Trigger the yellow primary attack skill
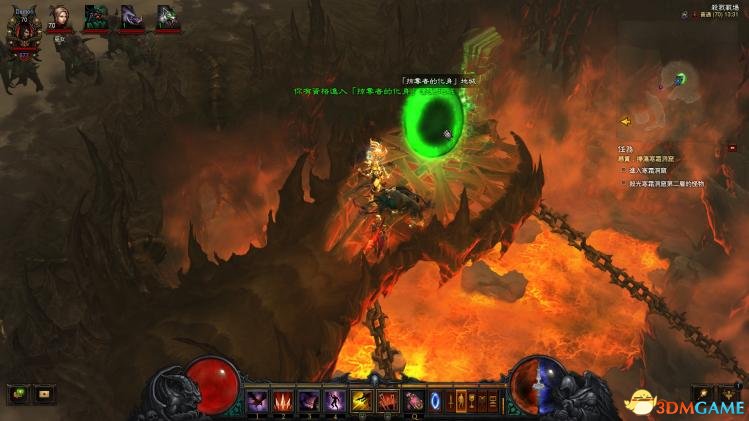Viewport: 749px width, 421px height. tap(361, 401)
